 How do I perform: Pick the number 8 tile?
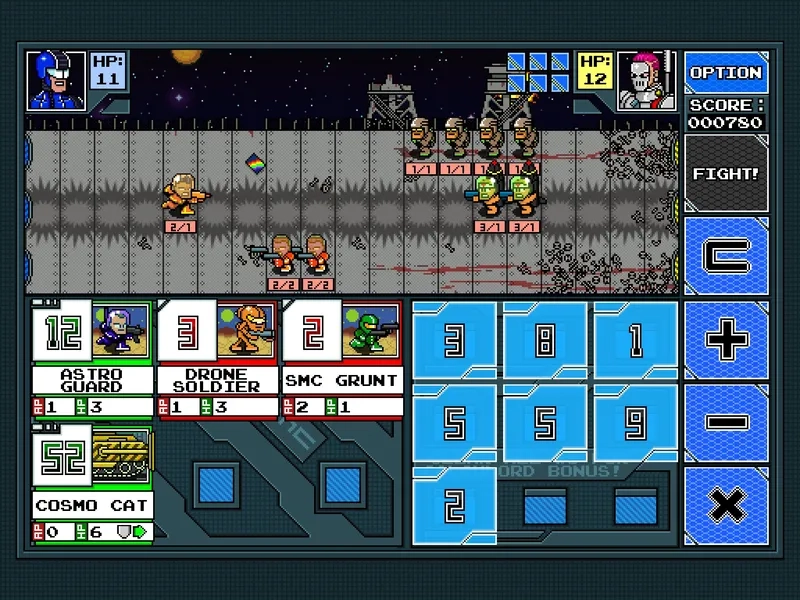click(545, 341)
